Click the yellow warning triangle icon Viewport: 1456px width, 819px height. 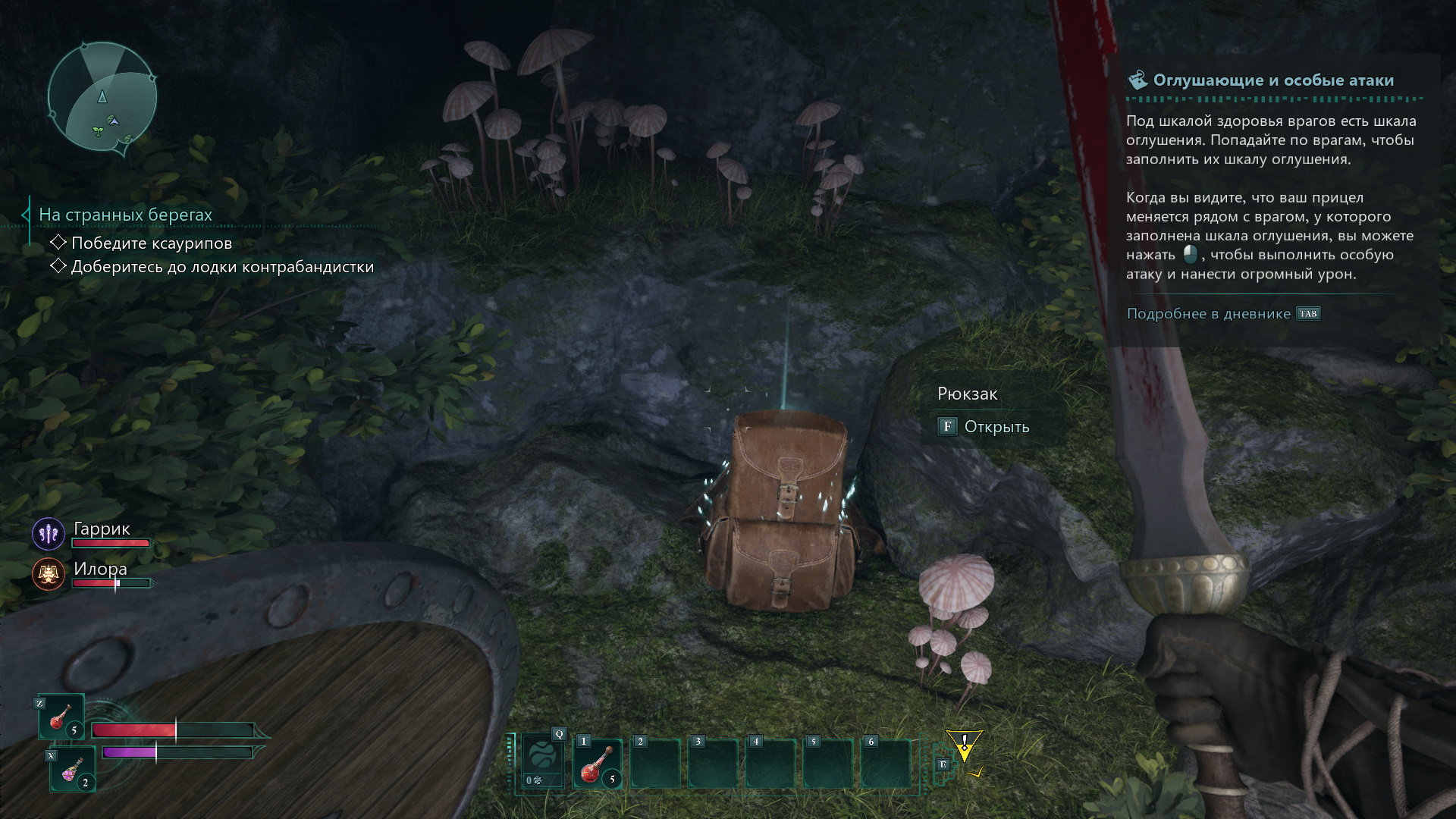click(x=964, y=745)
